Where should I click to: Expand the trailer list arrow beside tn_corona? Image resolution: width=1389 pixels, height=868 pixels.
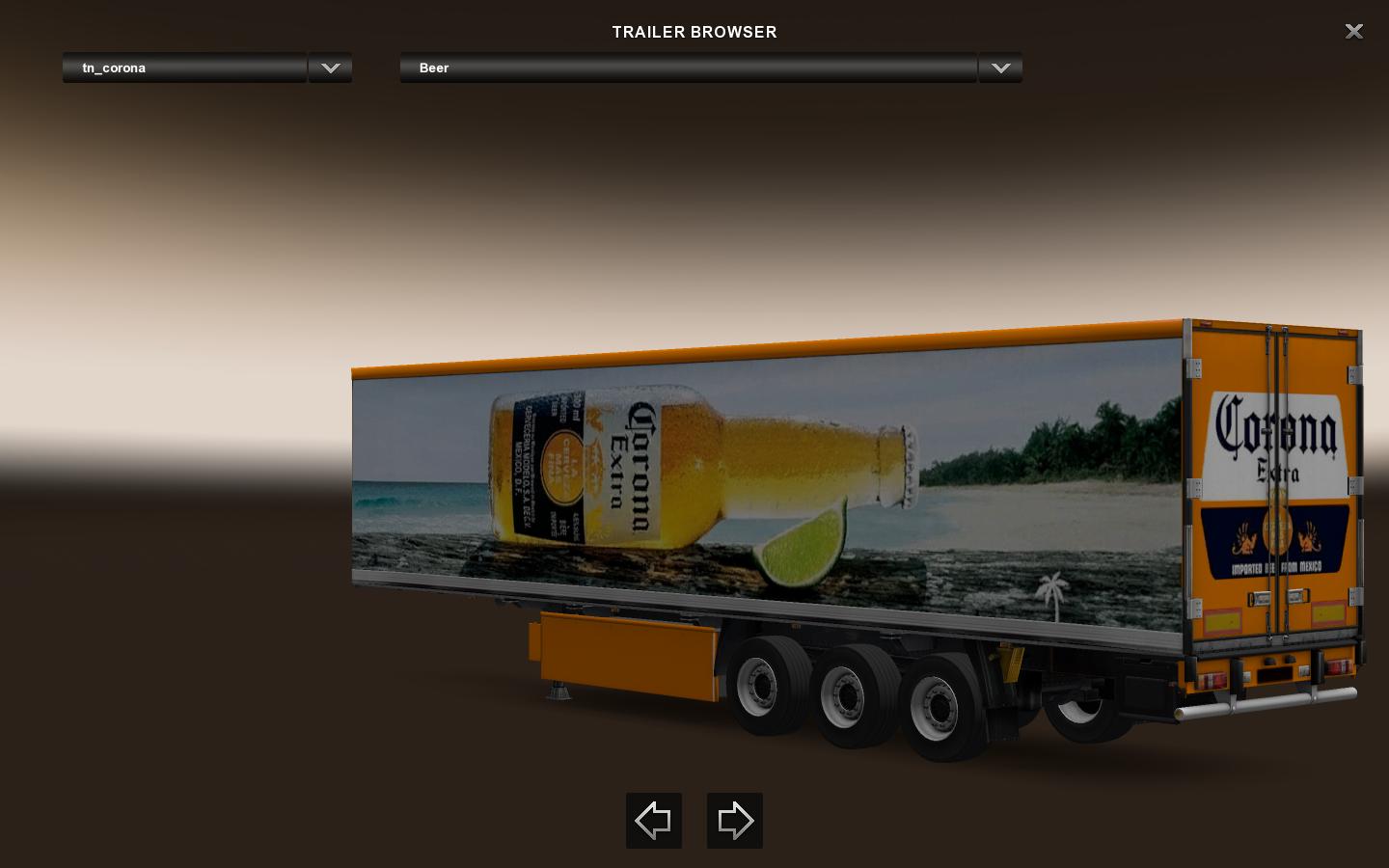point(330,68)
